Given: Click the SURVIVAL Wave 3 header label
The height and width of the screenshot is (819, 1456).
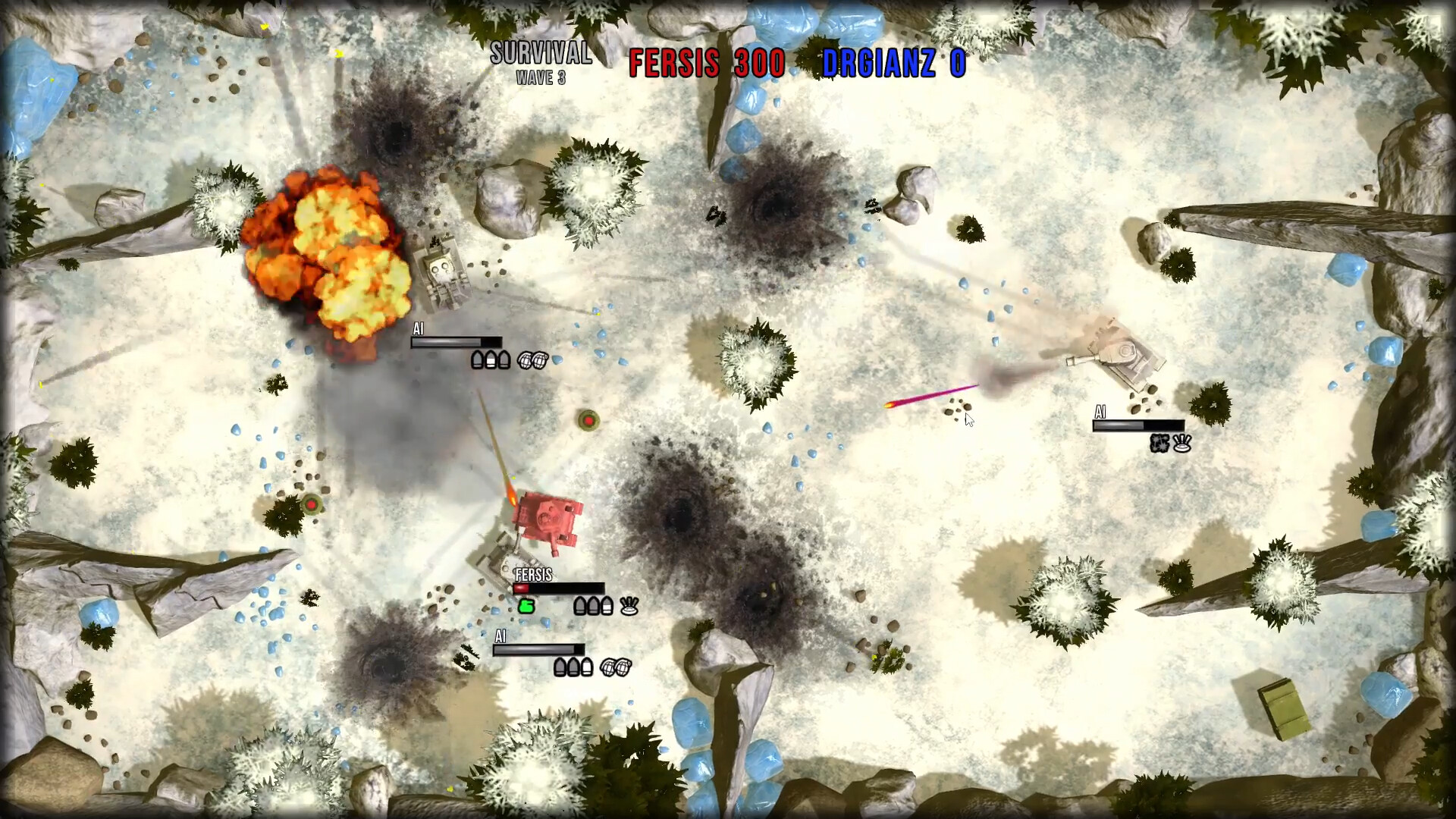Looking at the screenshot, I should coord(541,61).
